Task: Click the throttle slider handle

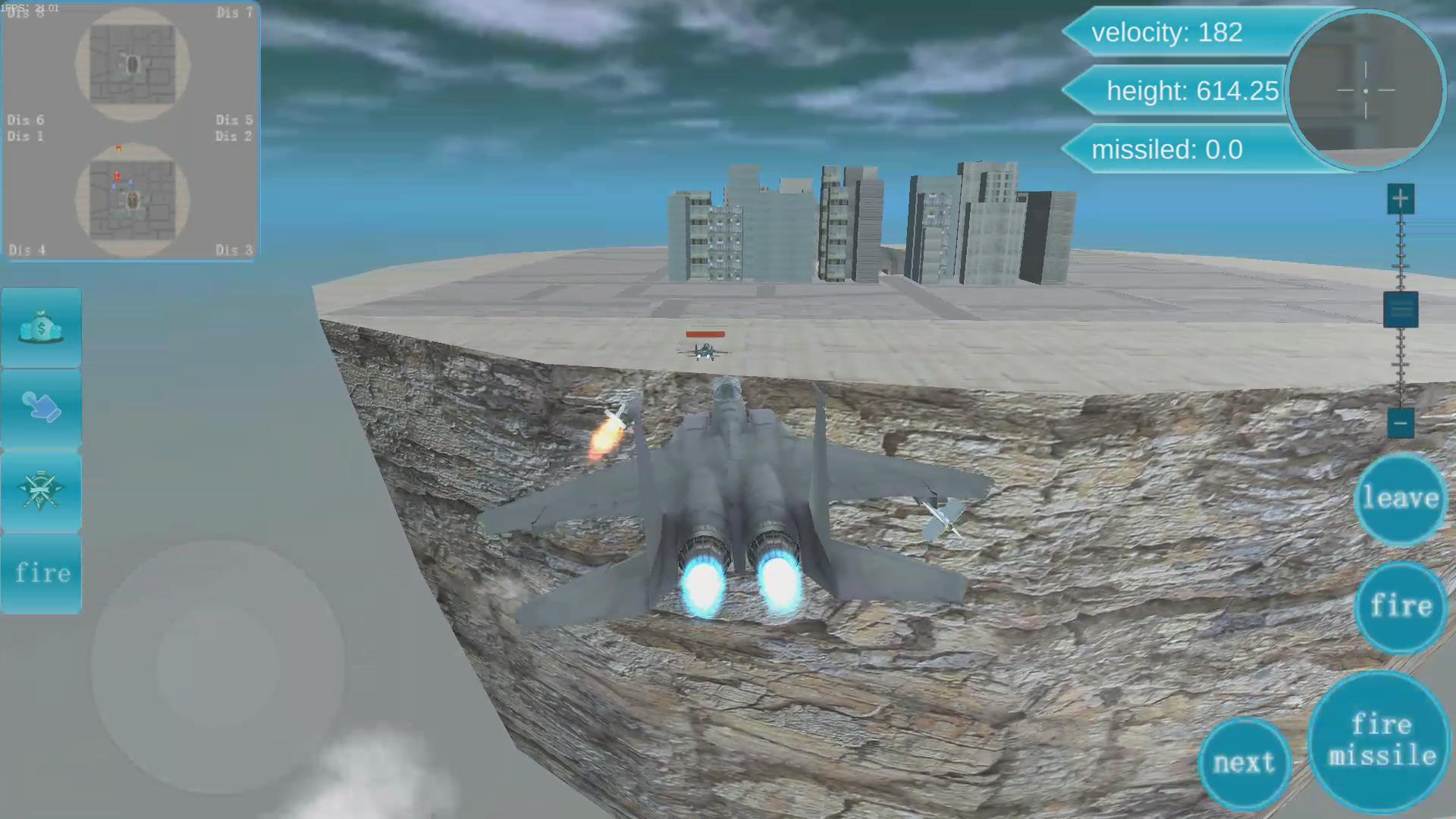Action: point(1401,309)
